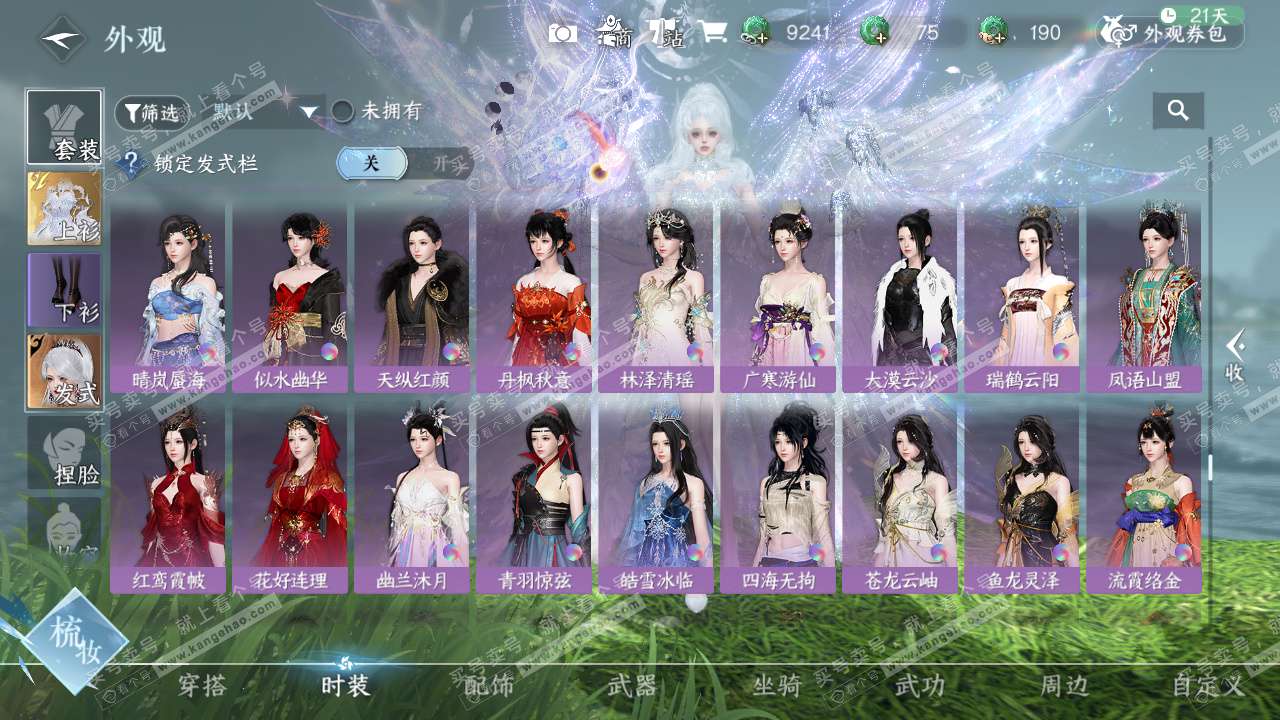Open the 外观券包 coupon pack
1280x720 pixels.
pyautogui.click(x=1170, y=33)
